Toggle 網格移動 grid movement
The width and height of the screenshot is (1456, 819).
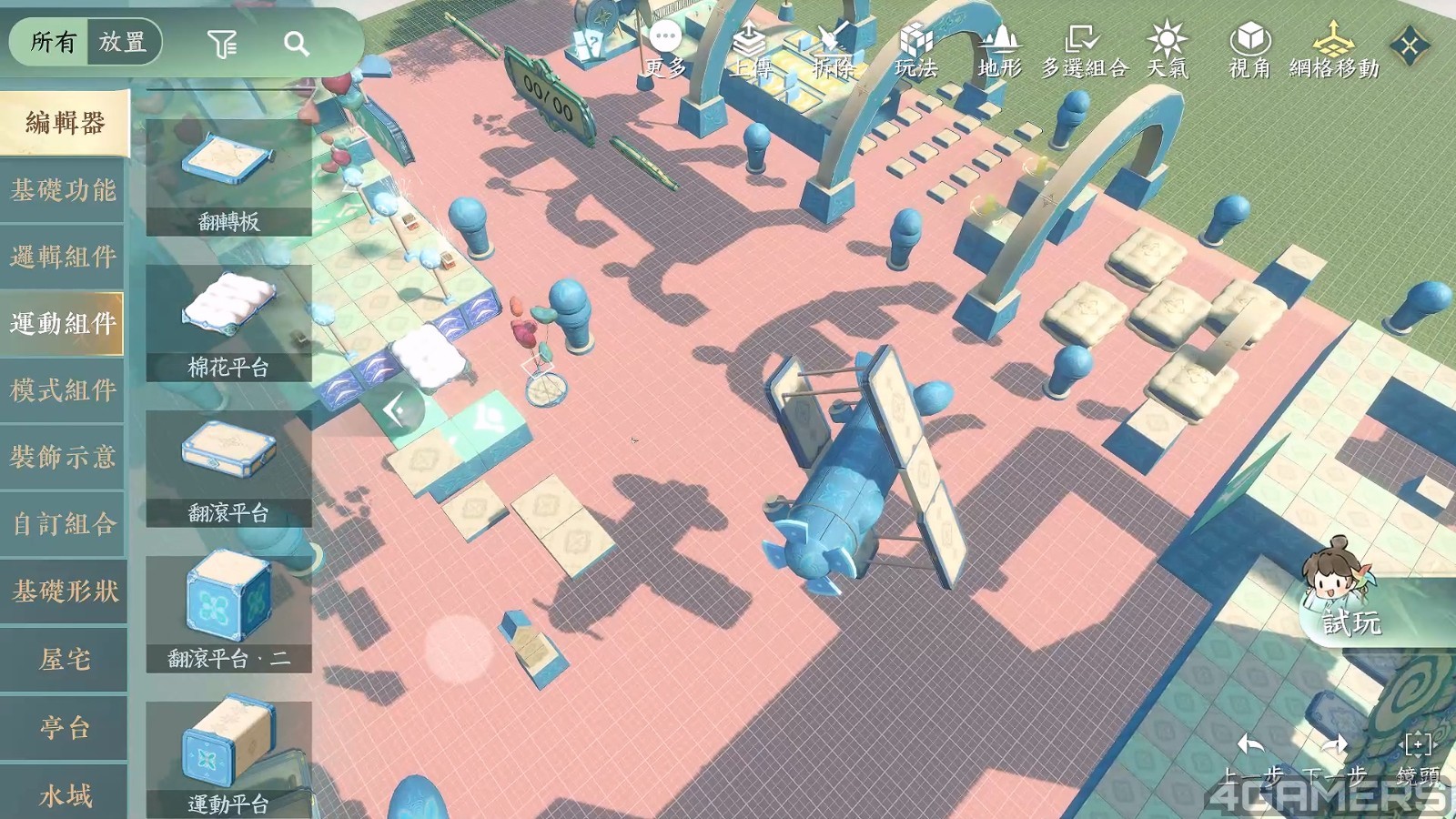1333,50
